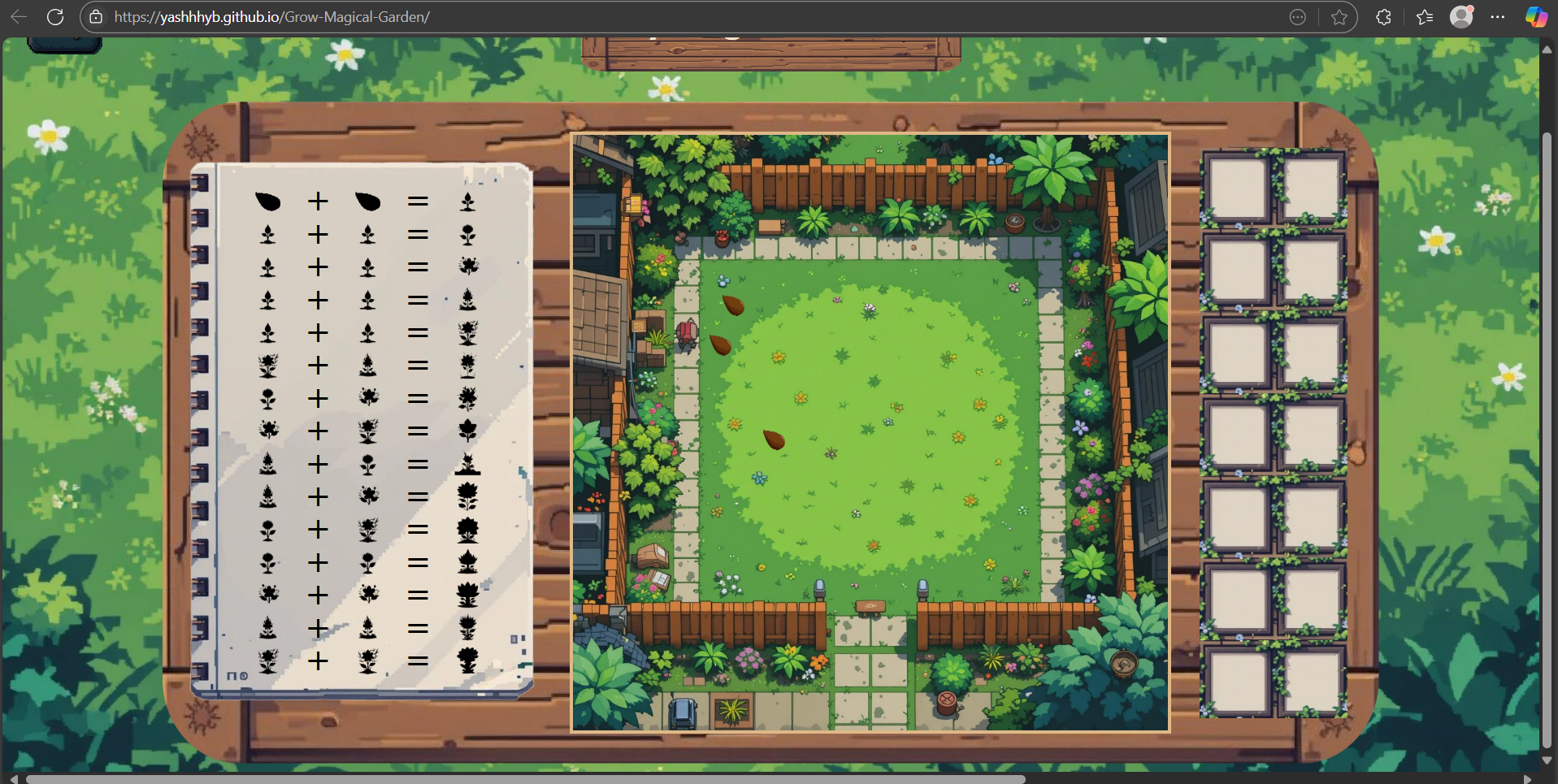Click the brown seed near the center of the grass circle
The image size is (1558, 784).
coord(773,439)
